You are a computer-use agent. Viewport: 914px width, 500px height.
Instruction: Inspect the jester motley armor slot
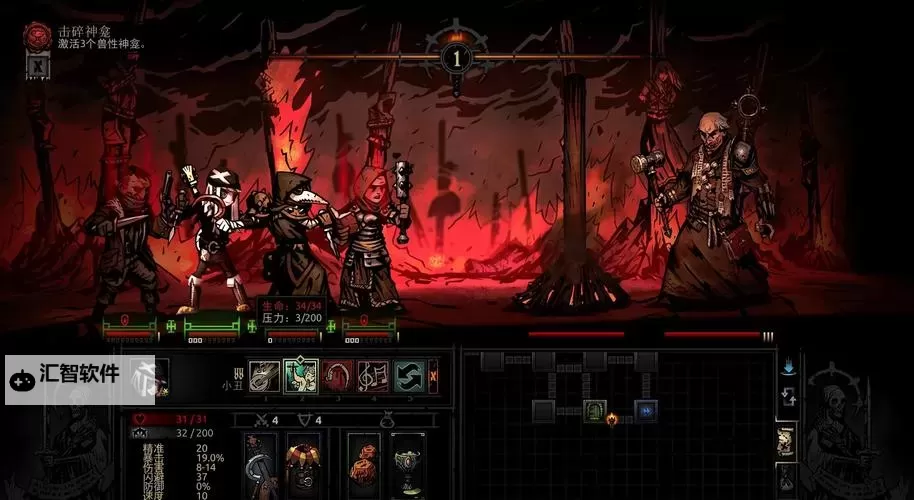303,463
